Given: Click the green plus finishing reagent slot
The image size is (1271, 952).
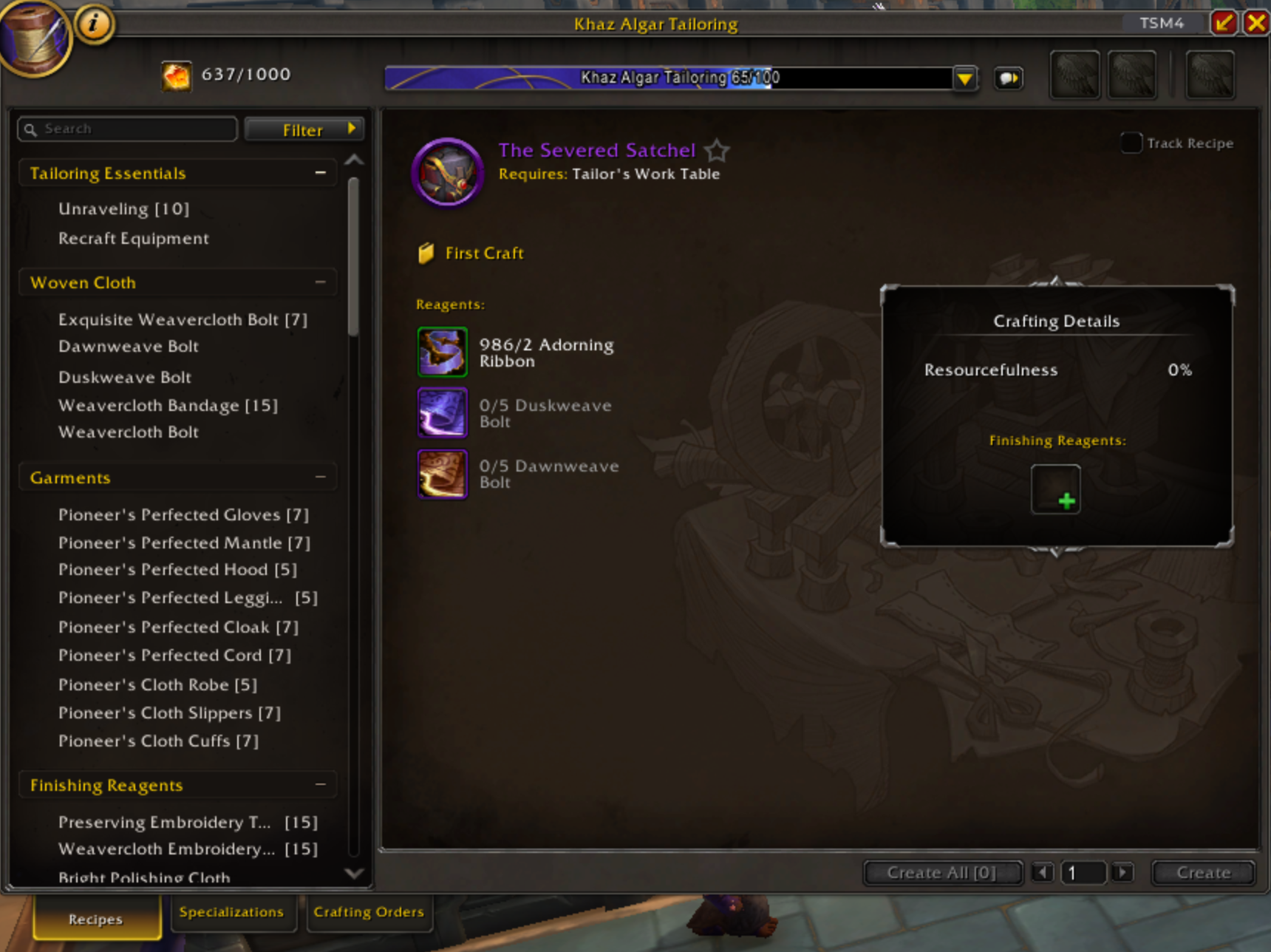Looking at the screenshot, I should click(x=1055, y=489).
